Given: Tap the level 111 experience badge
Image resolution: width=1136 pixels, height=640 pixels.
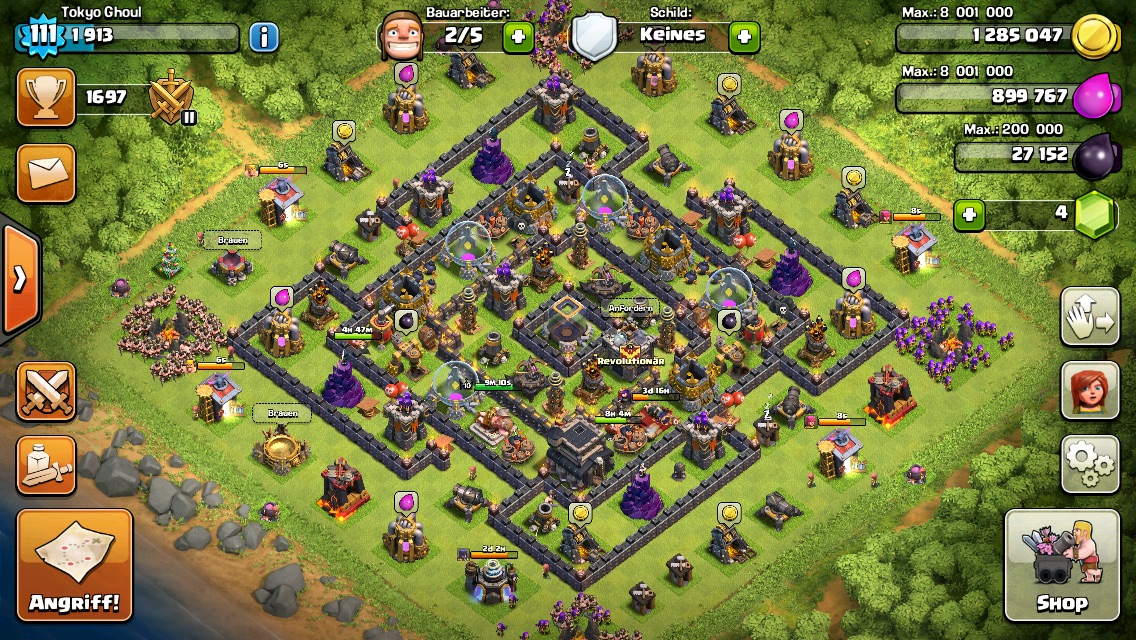Looking at the screenshot, I should pos(41,36).
